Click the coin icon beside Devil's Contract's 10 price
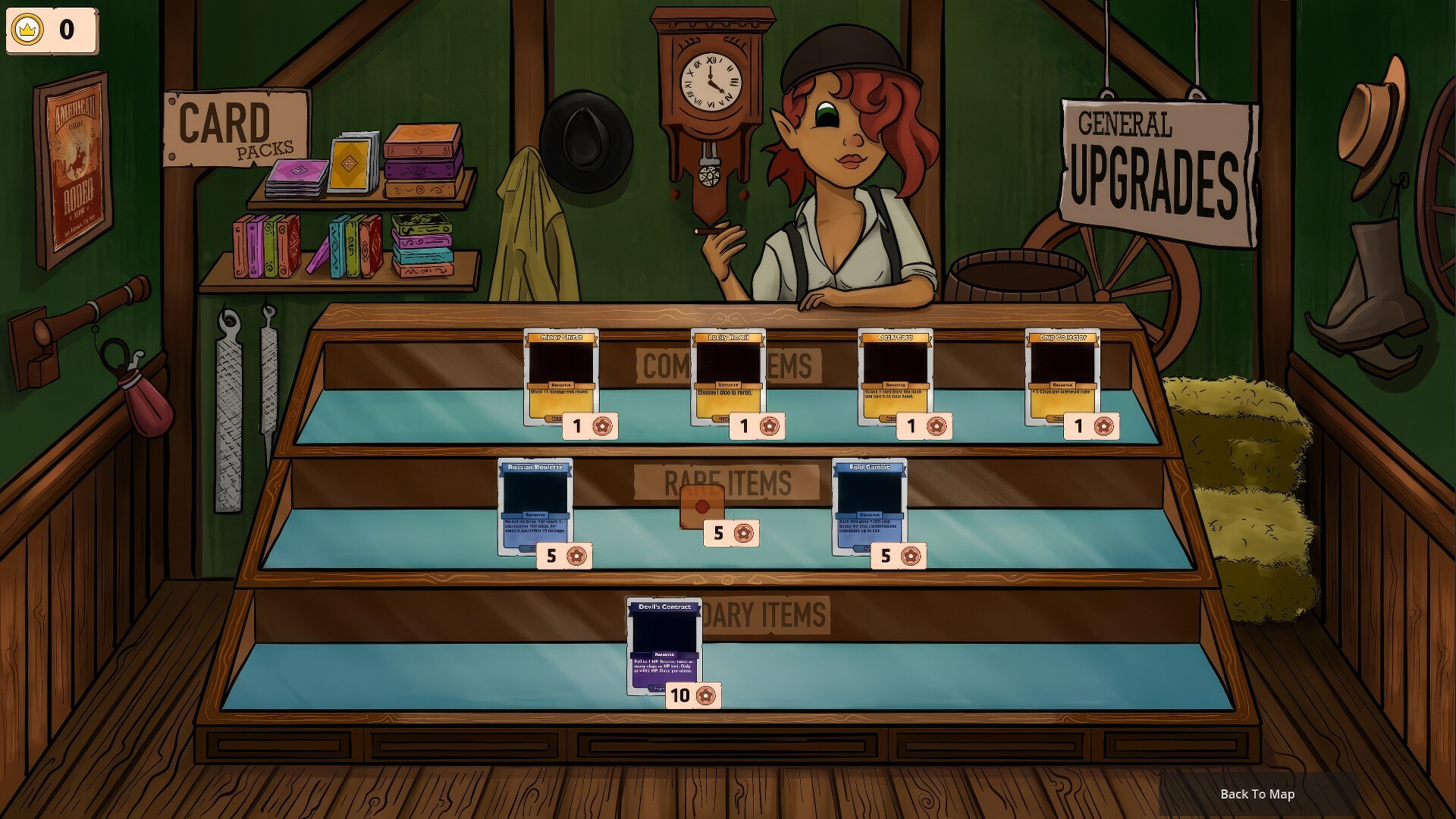Image resolution: width=1456 pixels, height=819 pixels. click(x=706, y=694)
